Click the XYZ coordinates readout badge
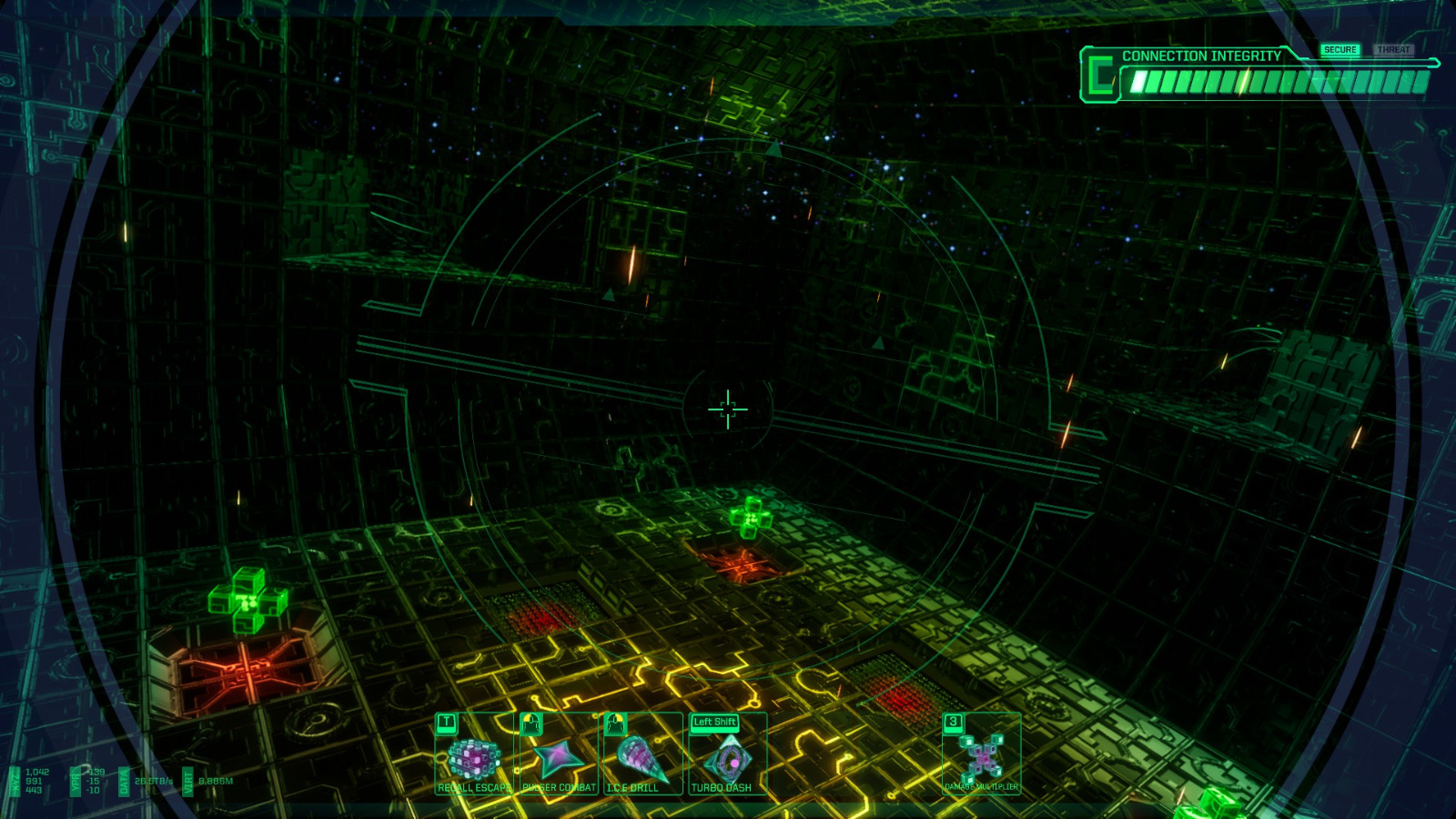Viewport: 1456px width, 819px height. click(x=15, y=781)
